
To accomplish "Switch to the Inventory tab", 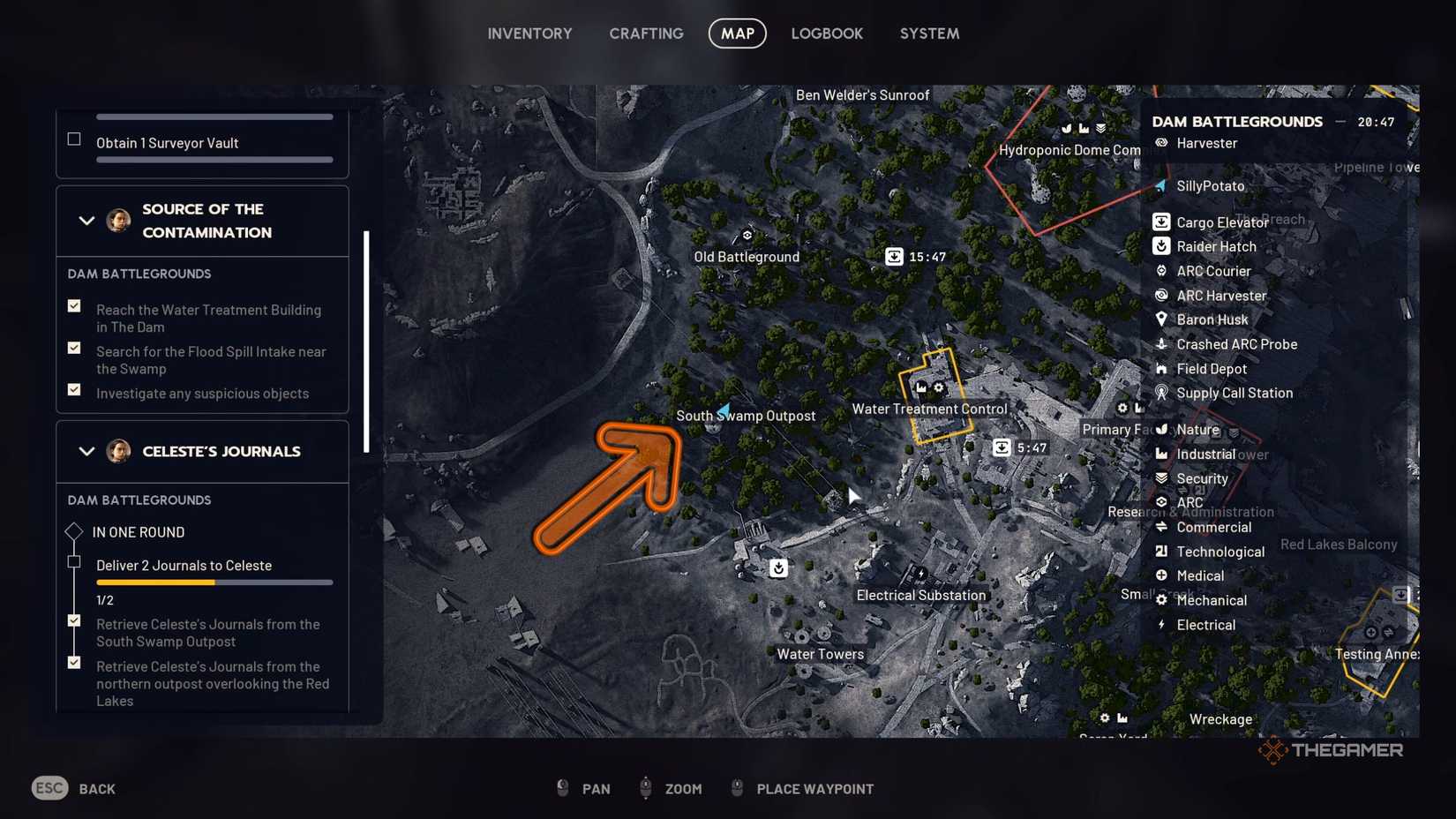I will click(x=529, y=34).
